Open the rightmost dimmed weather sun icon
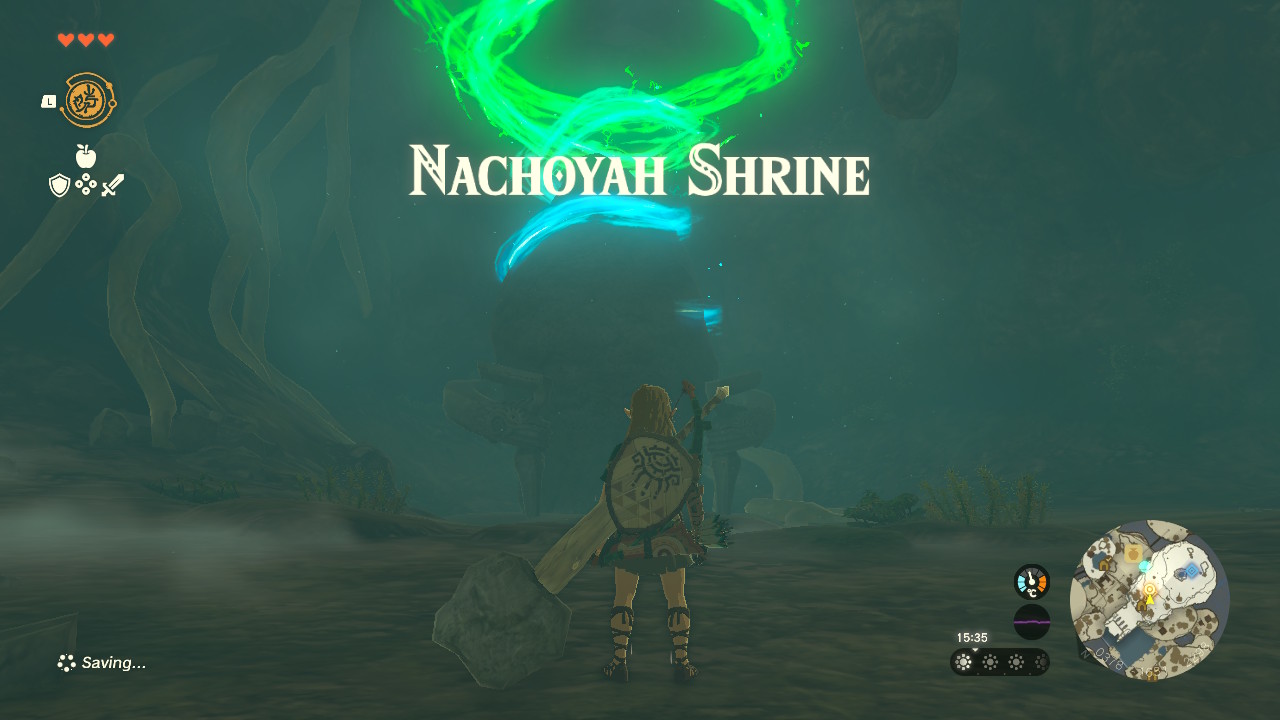The image size is (1280, 720). pos(1040,661)
